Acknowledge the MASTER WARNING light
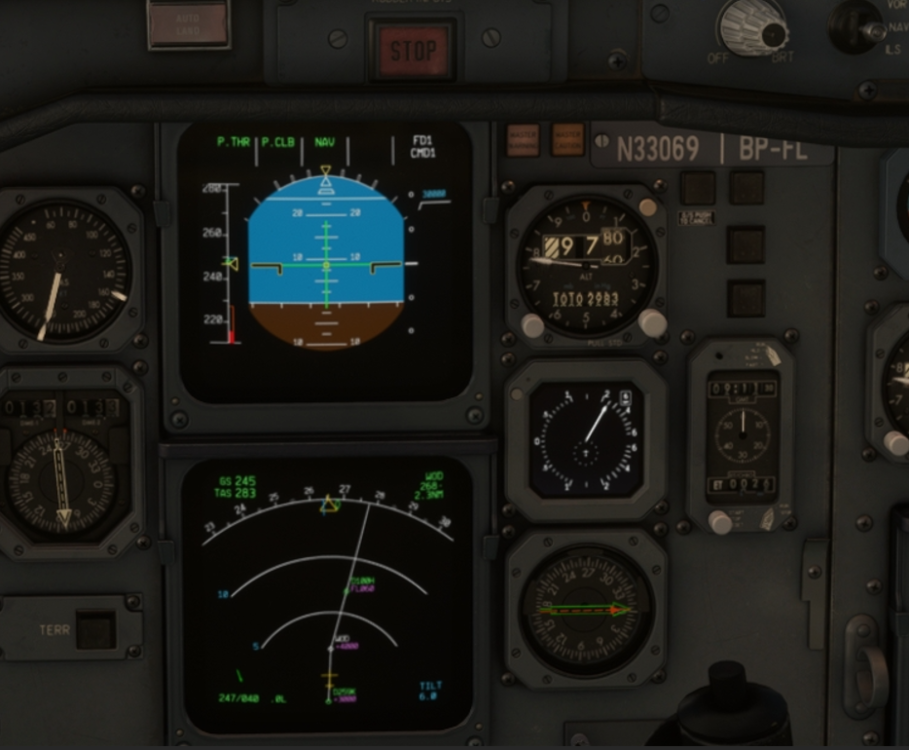Viewport: 909px width, 750px height. (522, 139)
